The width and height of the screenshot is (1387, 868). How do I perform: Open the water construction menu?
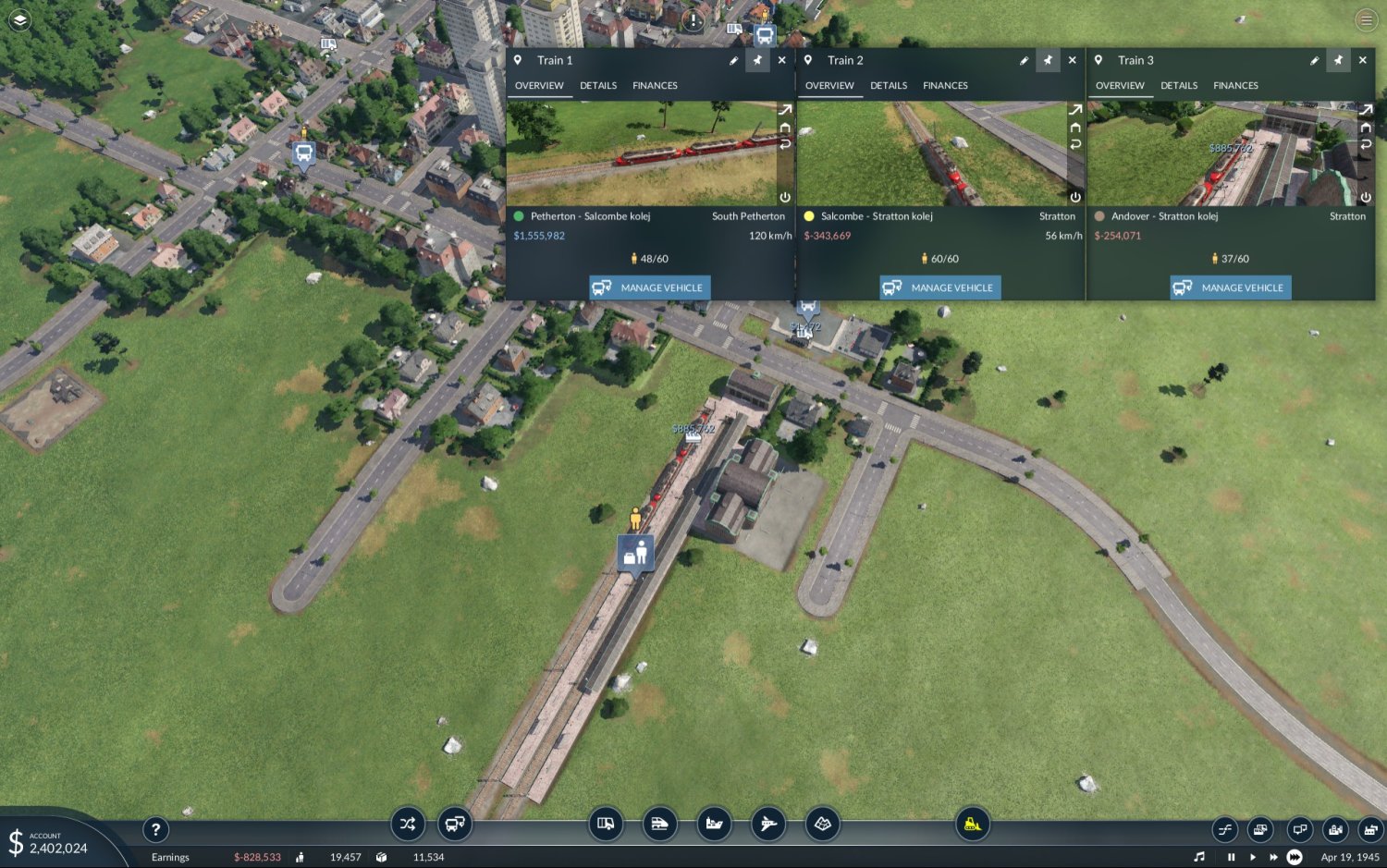click(713, 824)
